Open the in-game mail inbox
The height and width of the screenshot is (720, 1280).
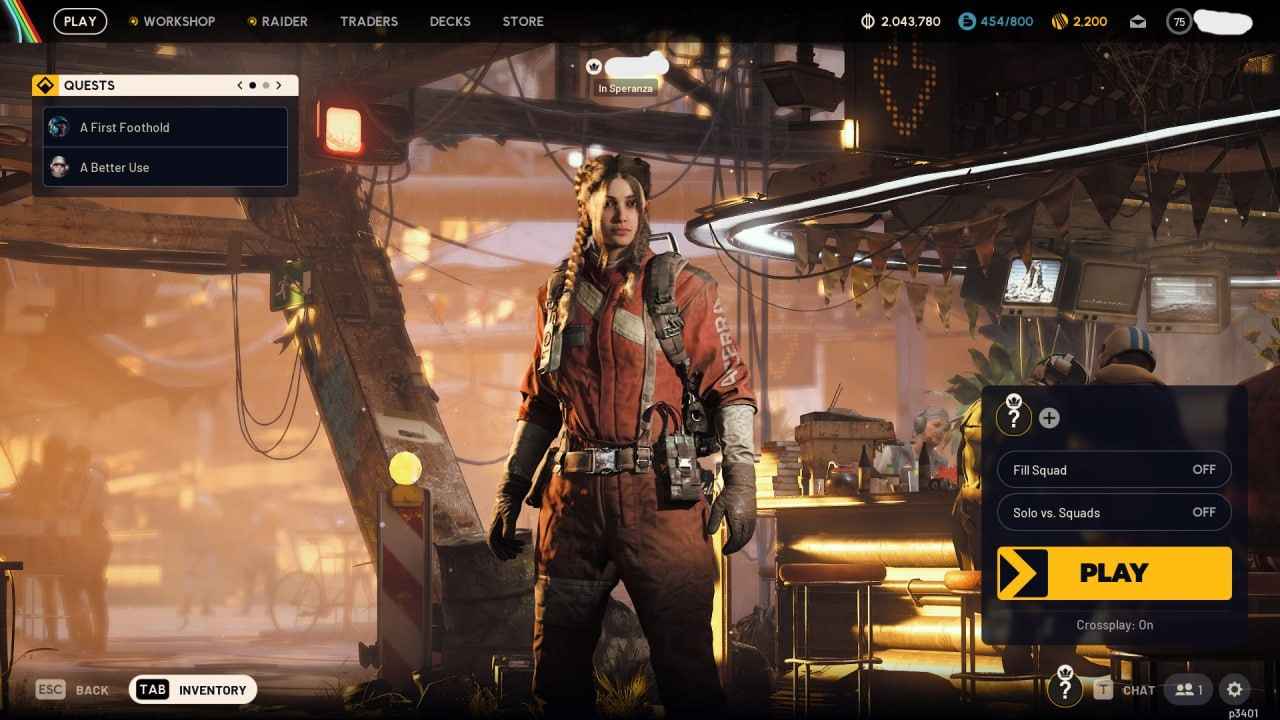(1137, 20)
